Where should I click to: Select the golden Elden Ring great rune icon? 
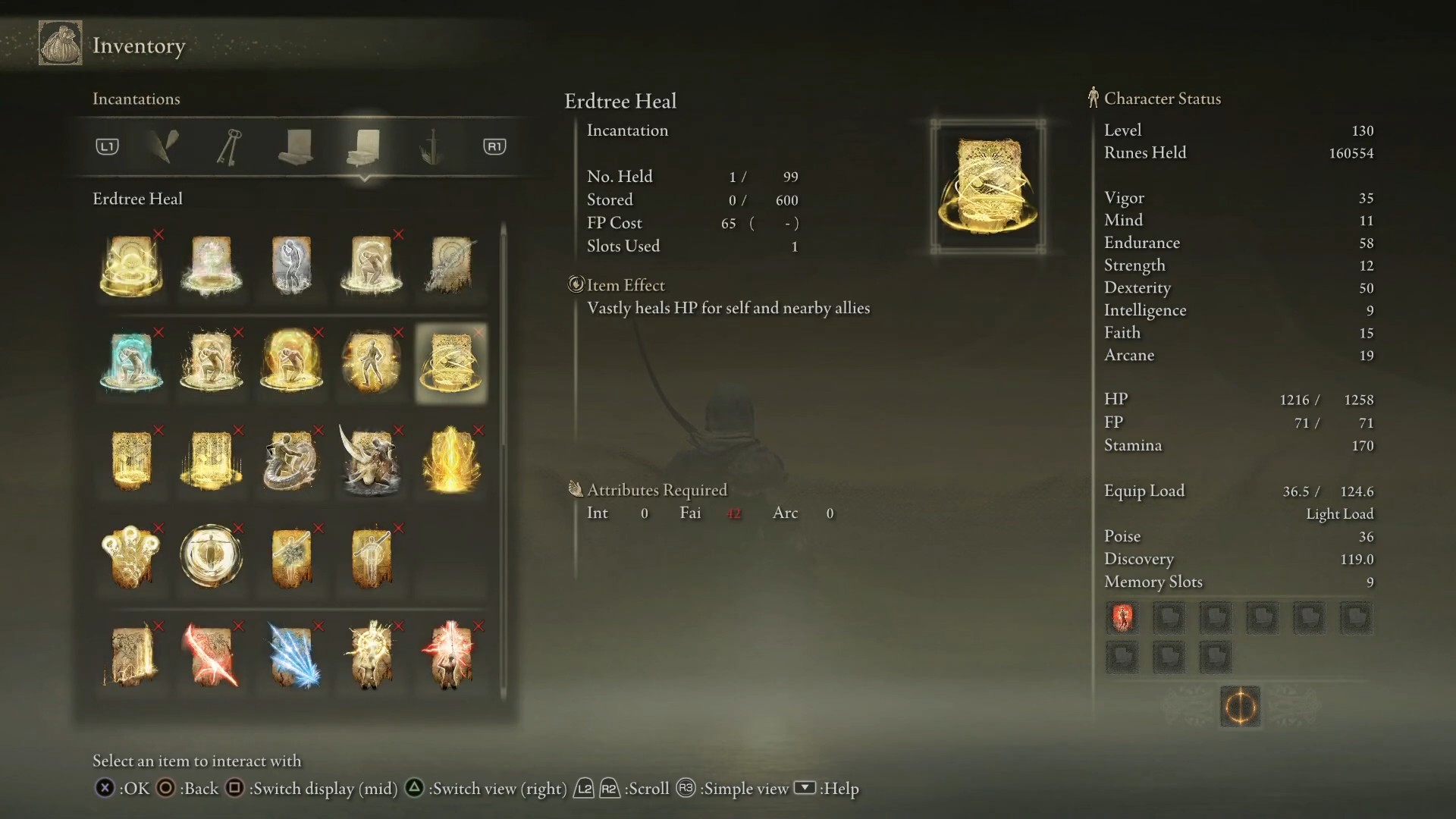click(1240, 708)
